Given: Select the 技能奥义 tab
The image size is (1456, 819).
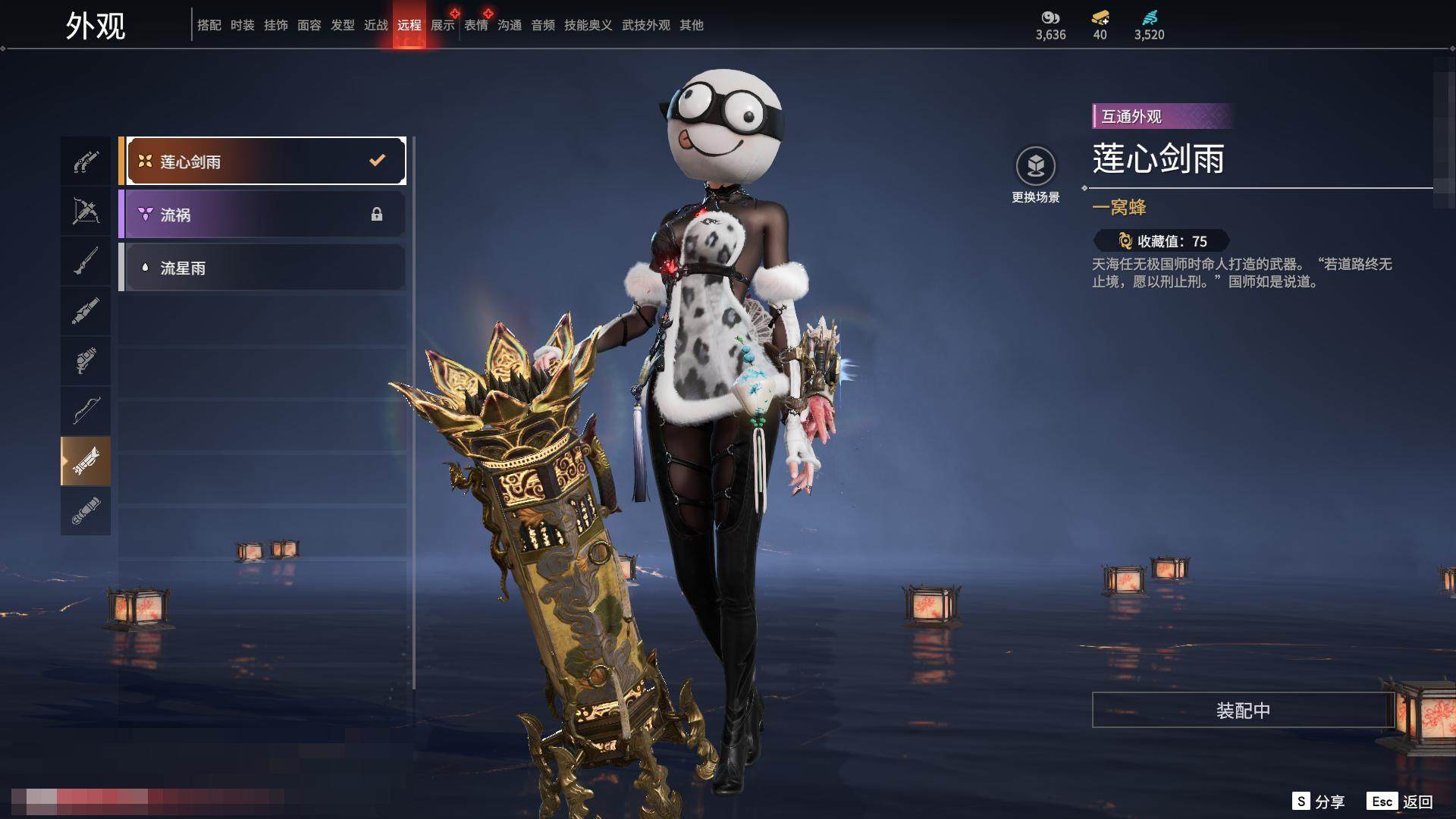Looking at the screenshot, I should click(x=588, y=25).
